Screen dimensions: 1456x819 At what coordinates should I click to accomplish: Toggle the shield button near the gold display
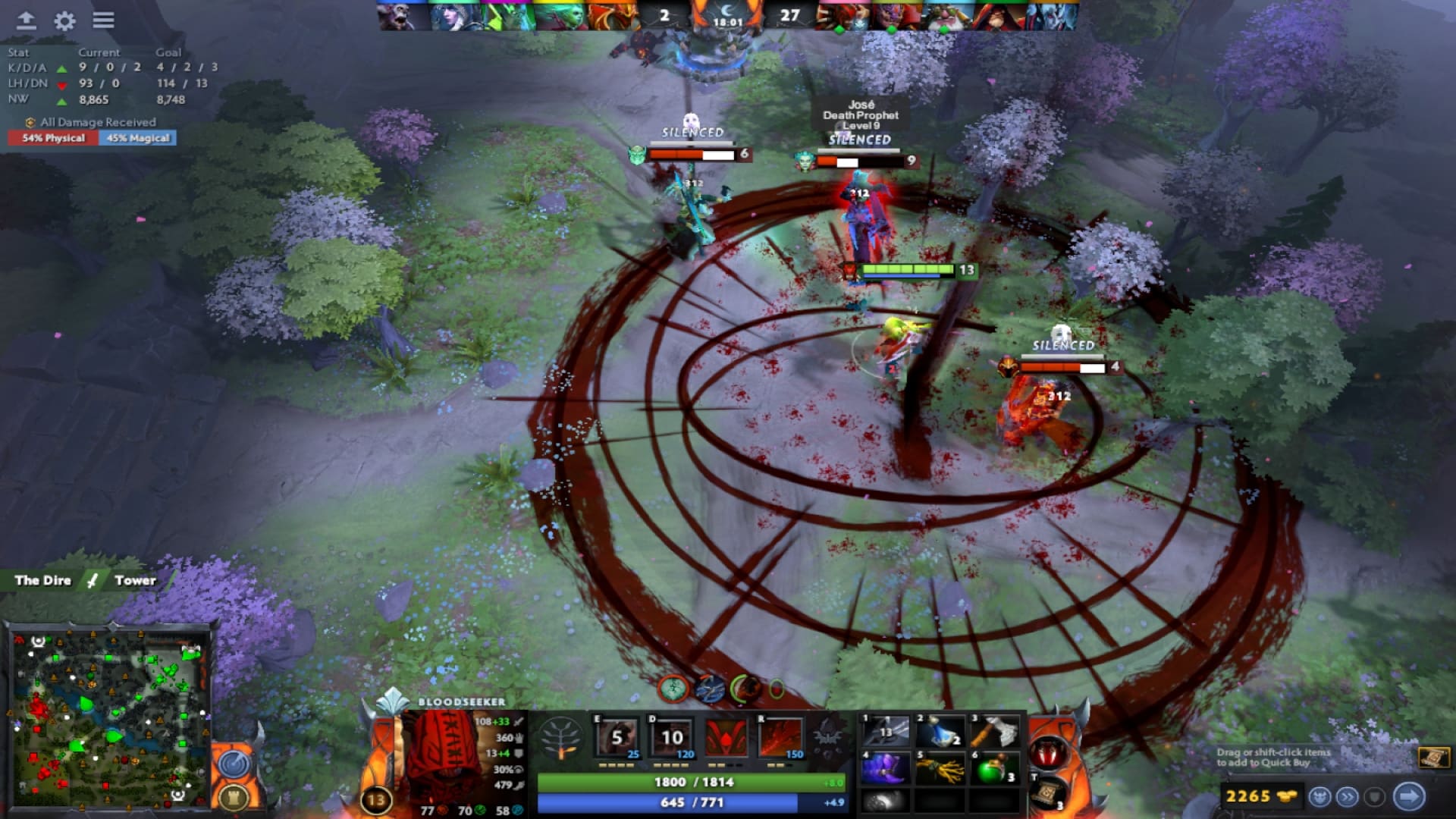click(1375, 798)
